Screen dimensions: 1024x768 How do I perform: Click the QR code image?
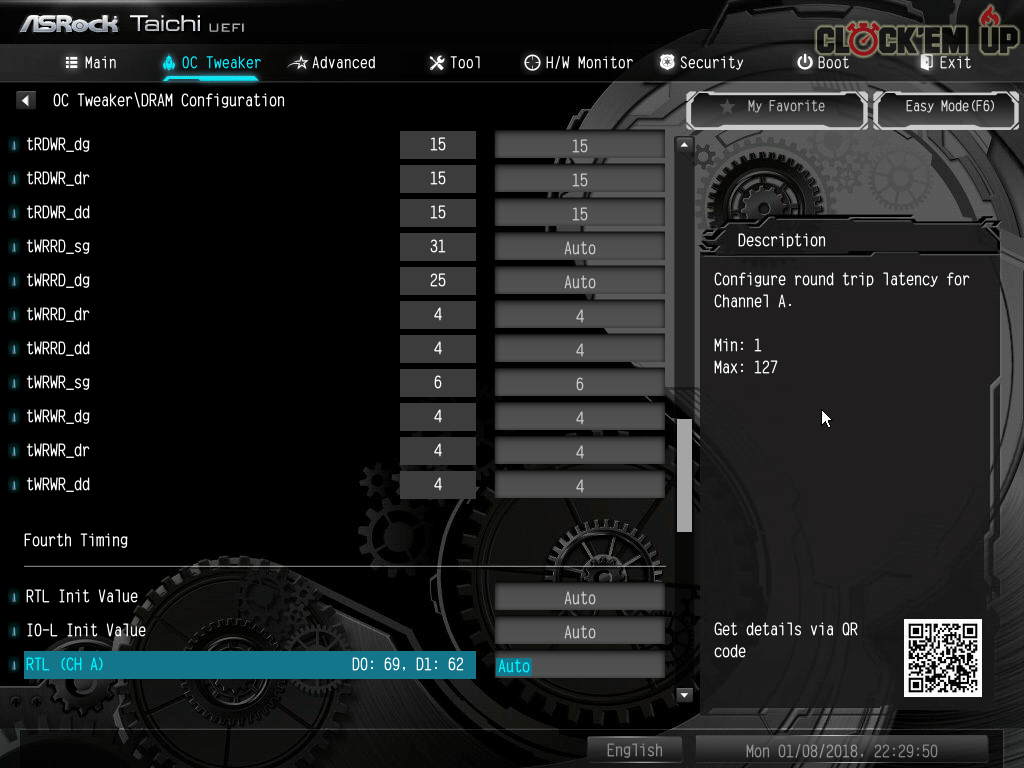(x=942, y=658)
